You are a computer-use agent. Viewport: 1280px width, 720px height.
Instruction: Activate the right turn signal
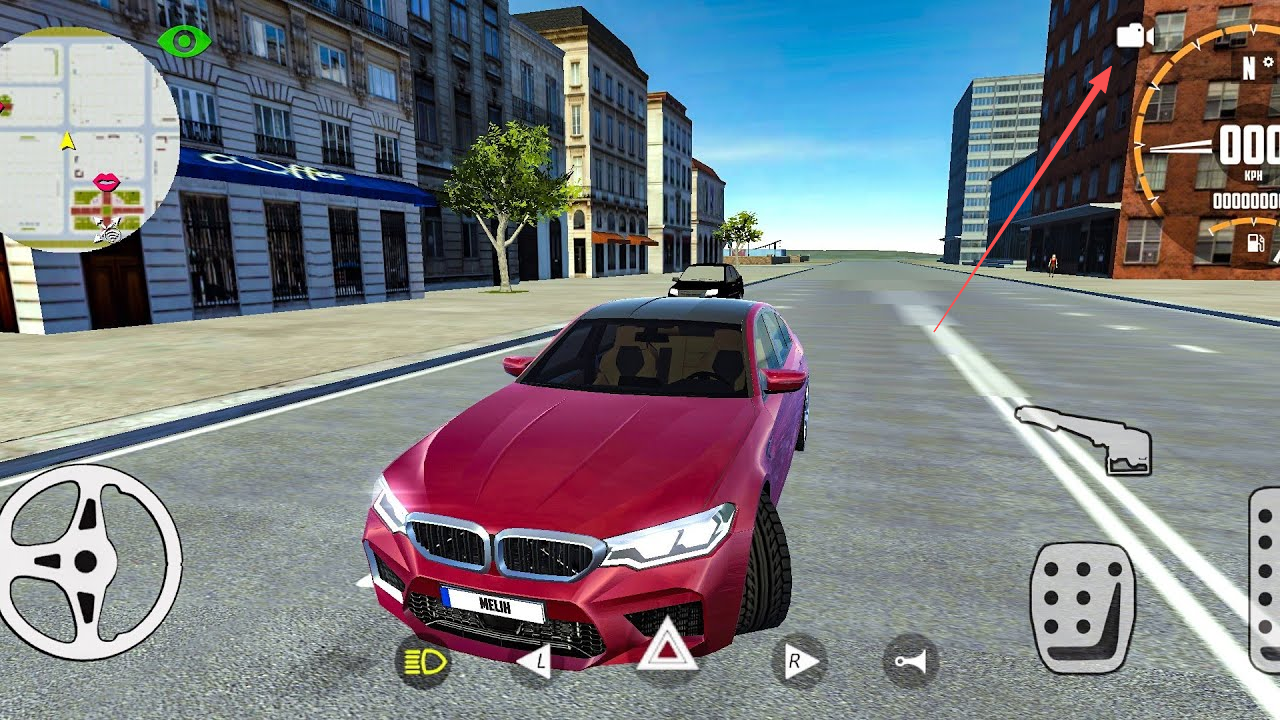pos(799,661)
